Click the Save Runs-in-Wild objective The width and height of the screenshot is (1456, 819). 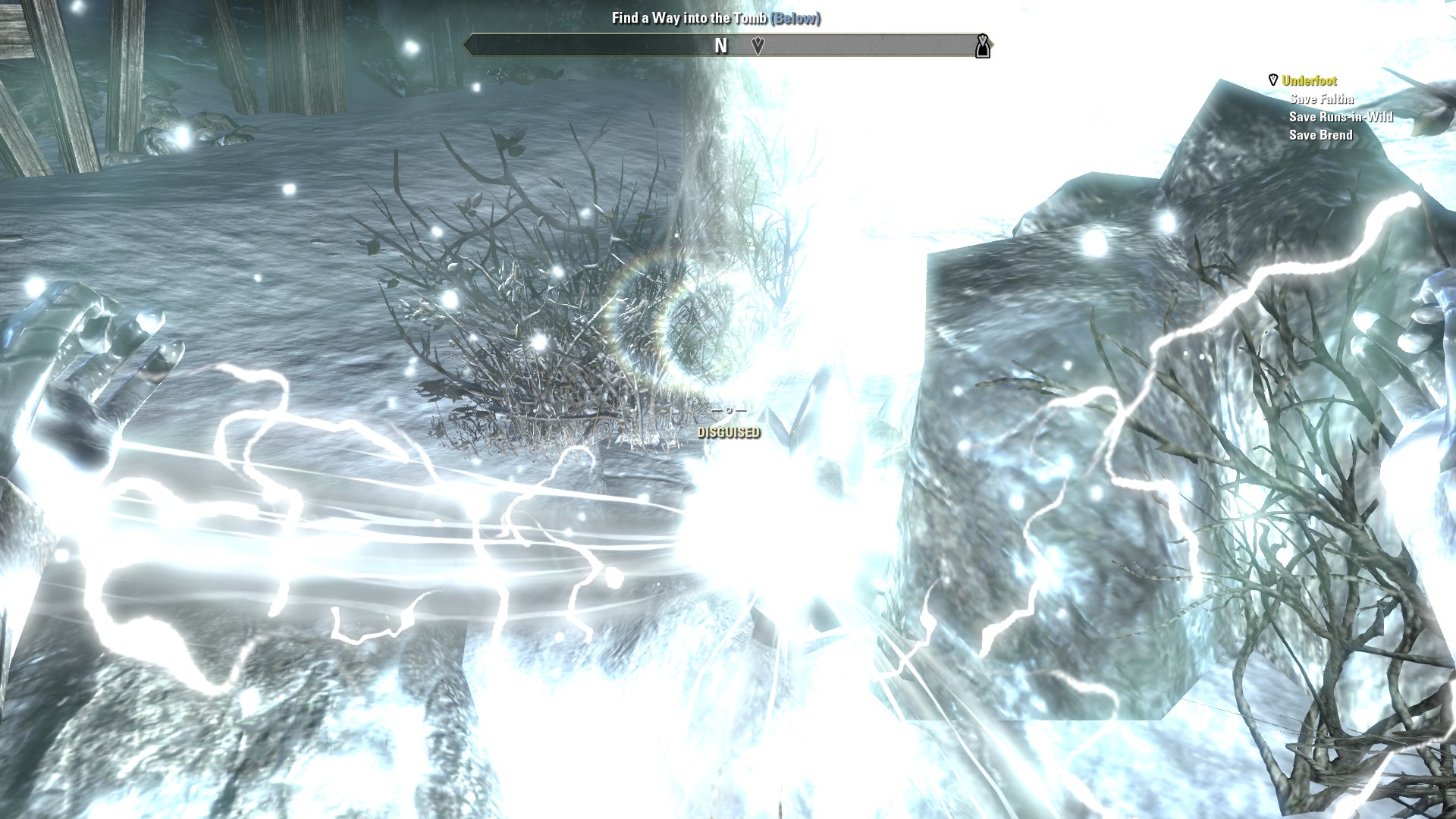tap(1341, 117)
